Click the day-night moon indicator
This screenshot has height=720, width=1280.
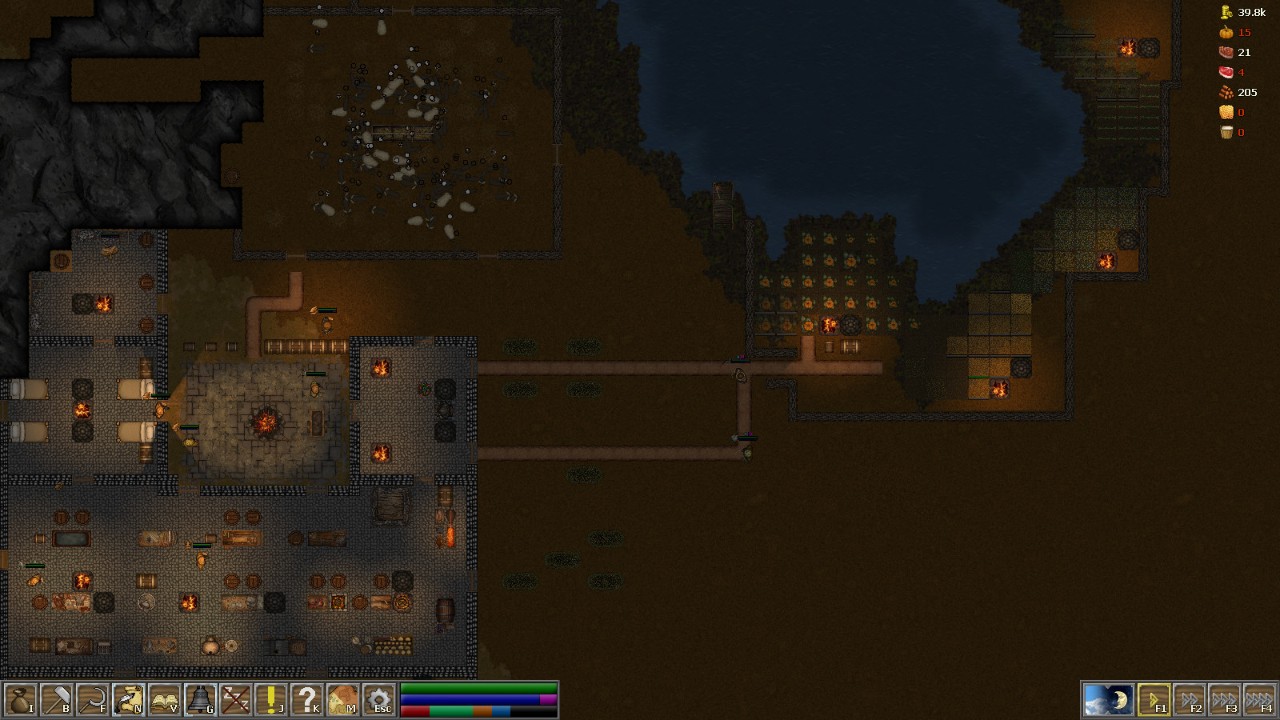(1108, 699)
